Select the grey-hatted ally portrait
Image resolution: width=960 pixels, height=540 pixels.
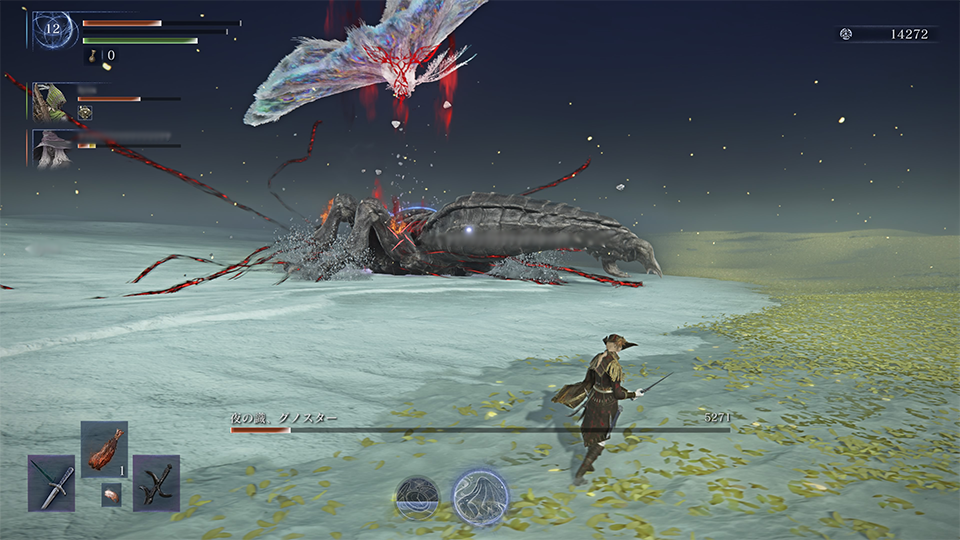(x=52, y=148)
